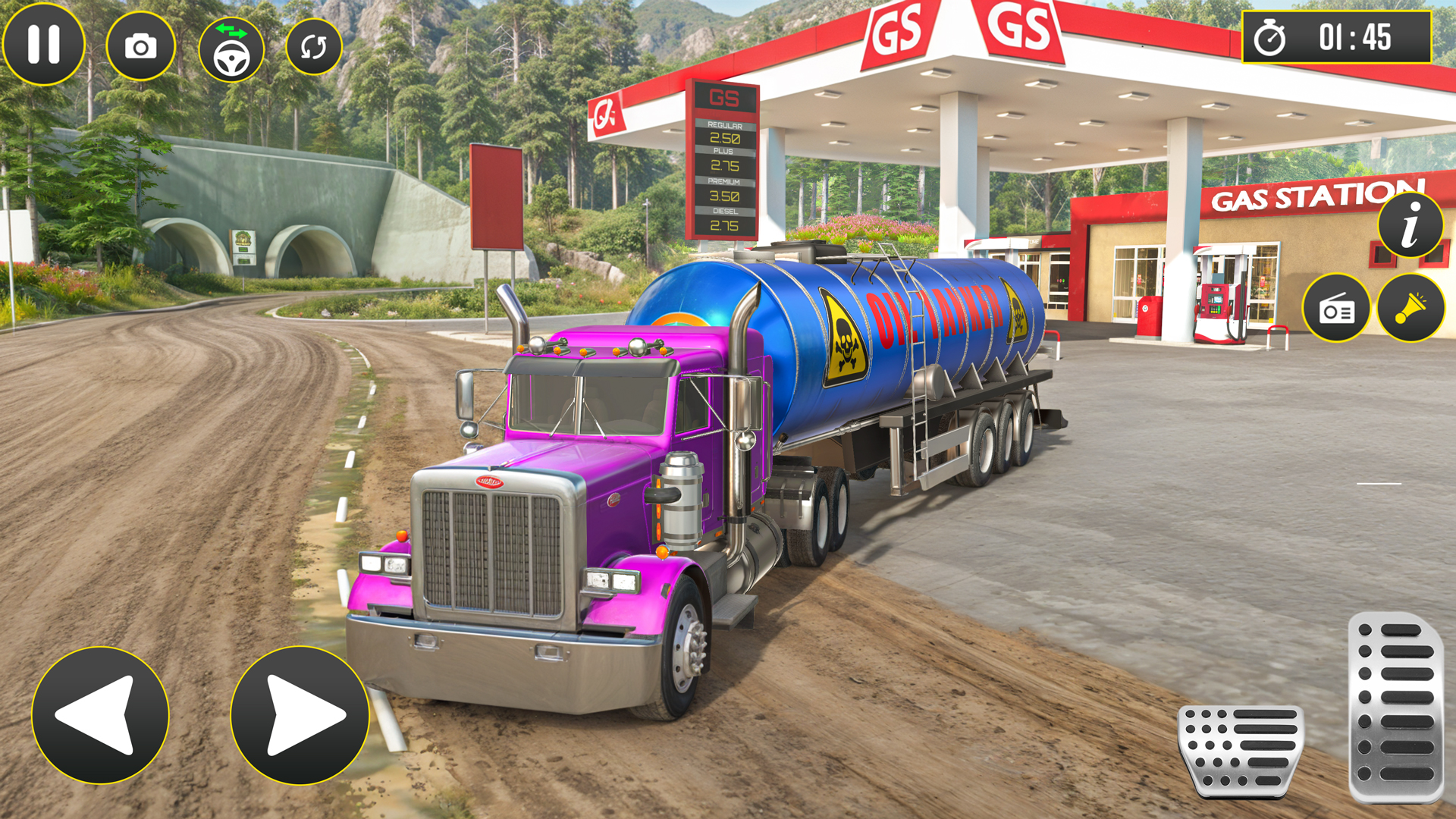Select the GS fuel price board
Screen dimensions: 1456x819
pyautogui.click(x=724, y=159)
